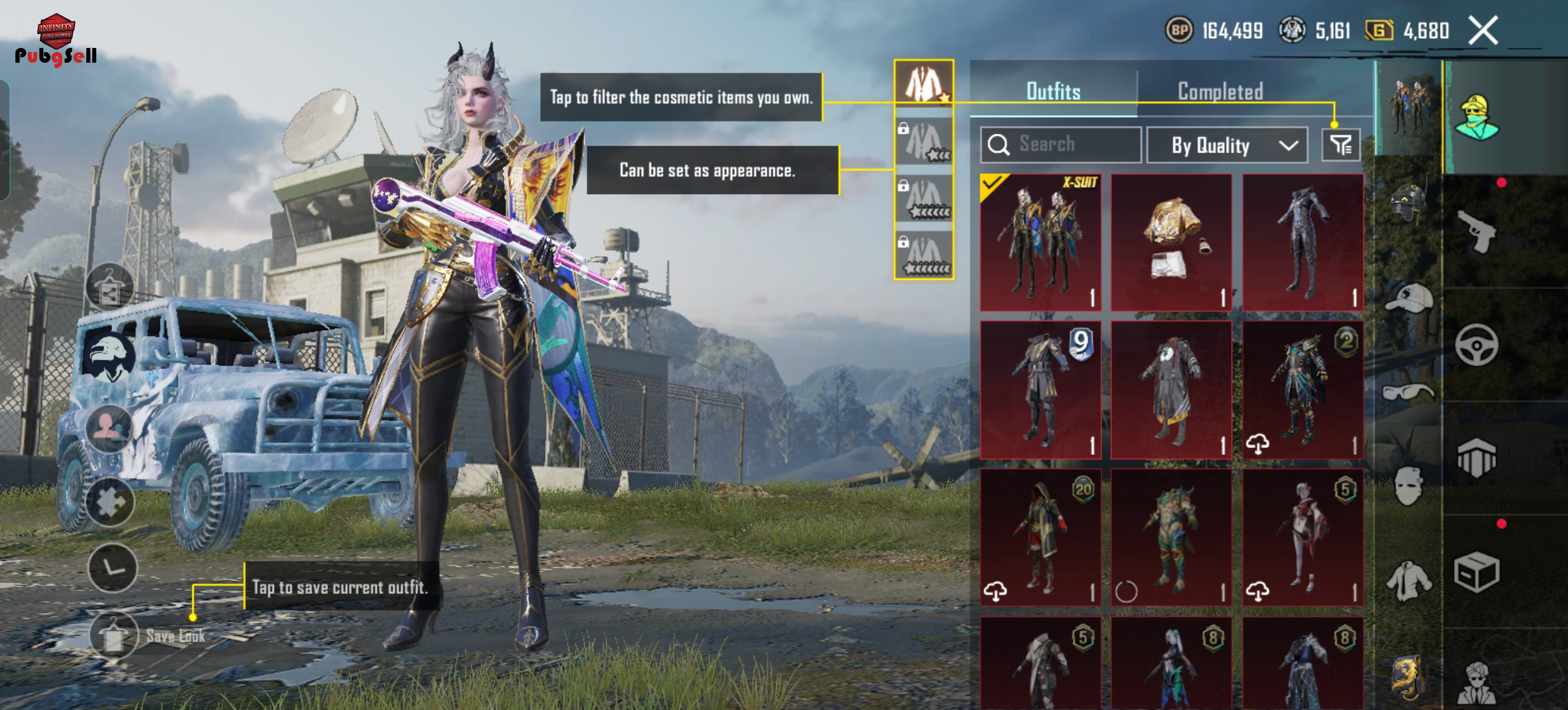Screen dimensions: 1568x710
Task: Choose the baseball cap category
Action: 1407,298
